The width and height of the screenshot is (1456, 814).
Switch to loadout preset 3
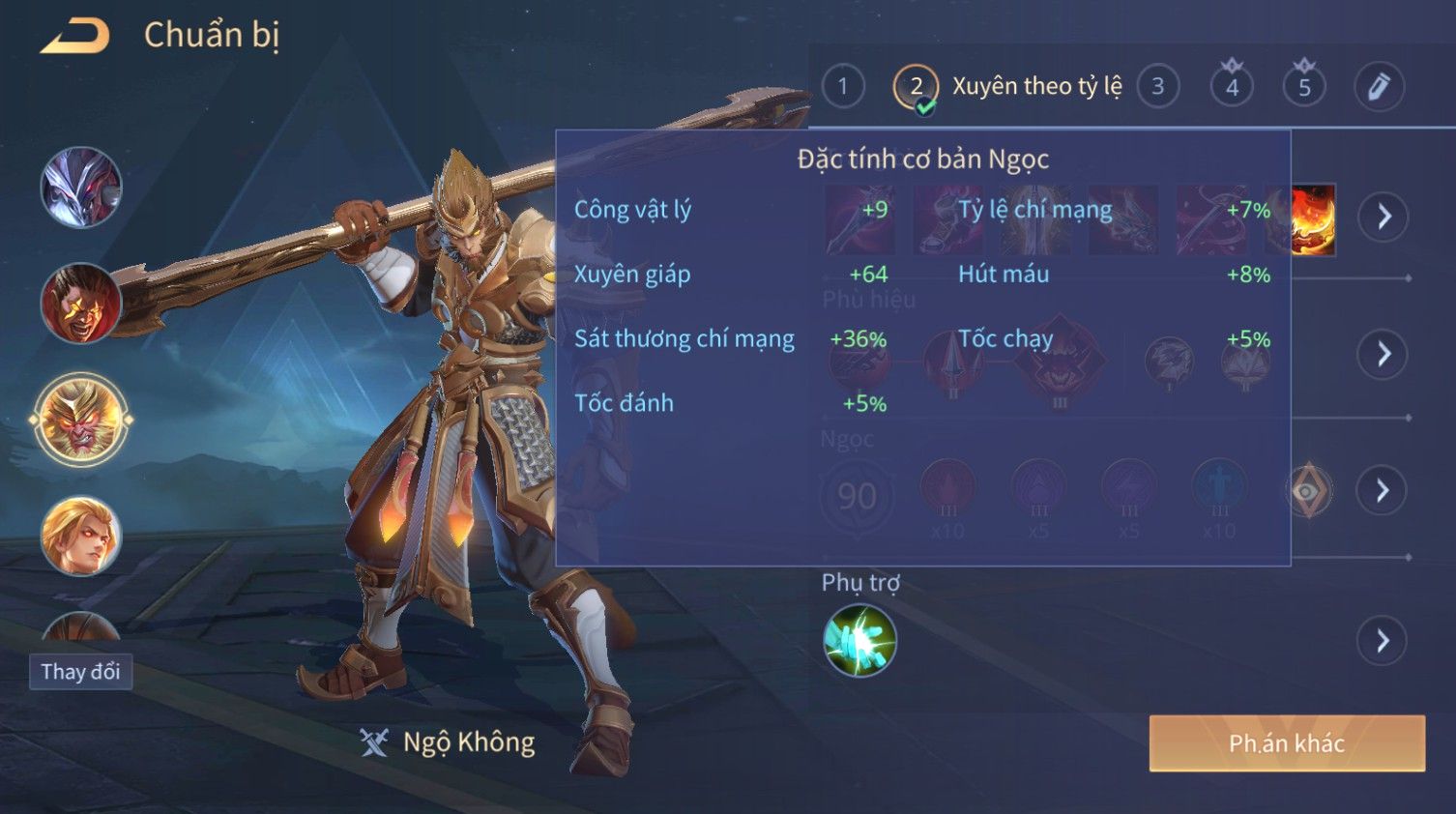click(x=1157, y=87)
